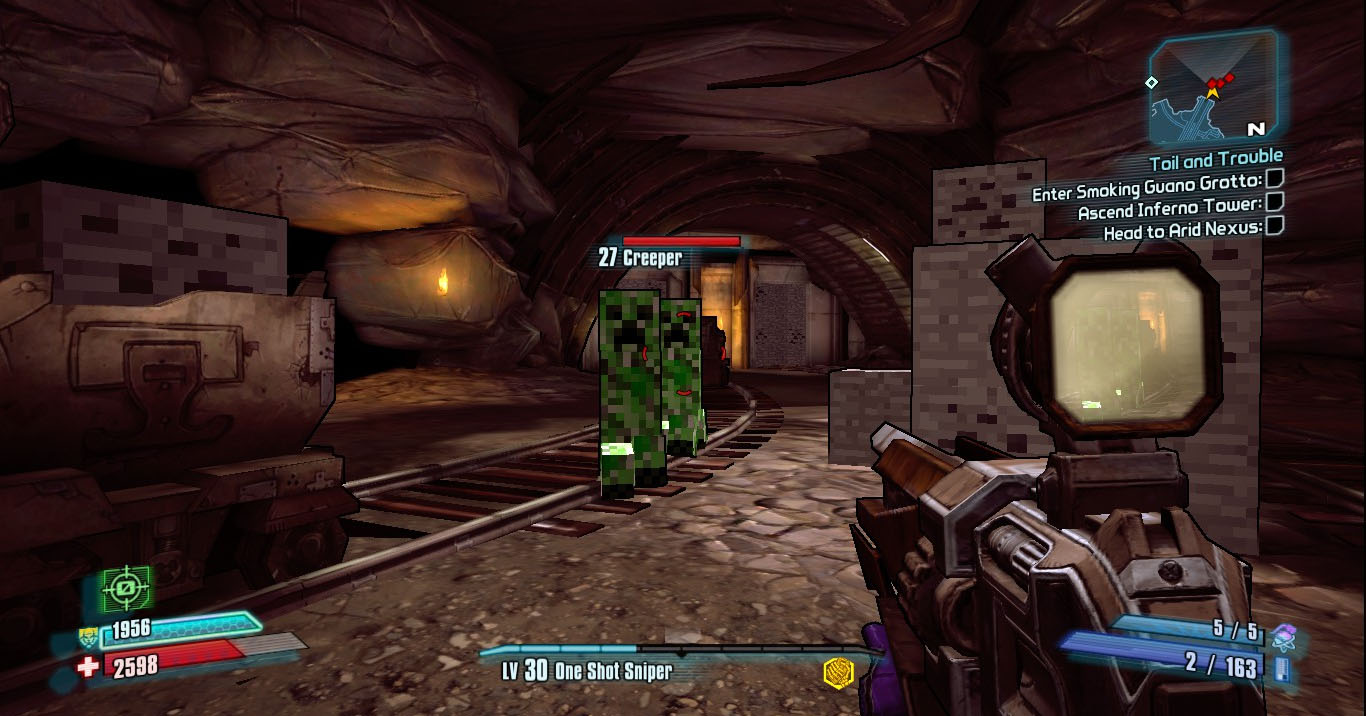Tick the Enter Smoking Guano Grotto objective box
This screenshot has width=1366, height=716.
pyautogui.click(x=1274, y=180)
